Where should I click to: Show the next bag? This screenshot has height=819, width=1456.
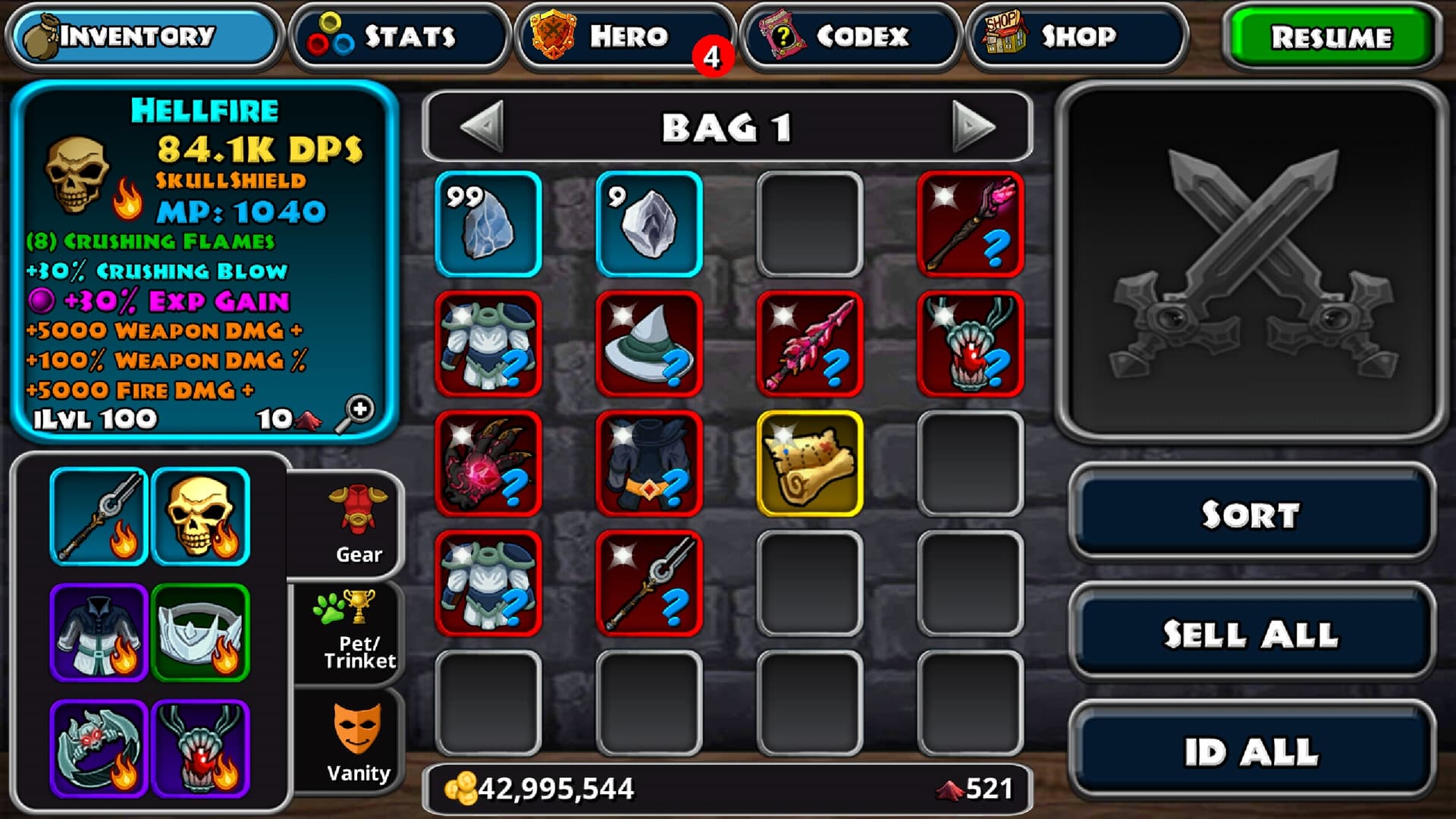tap(972, 127)
